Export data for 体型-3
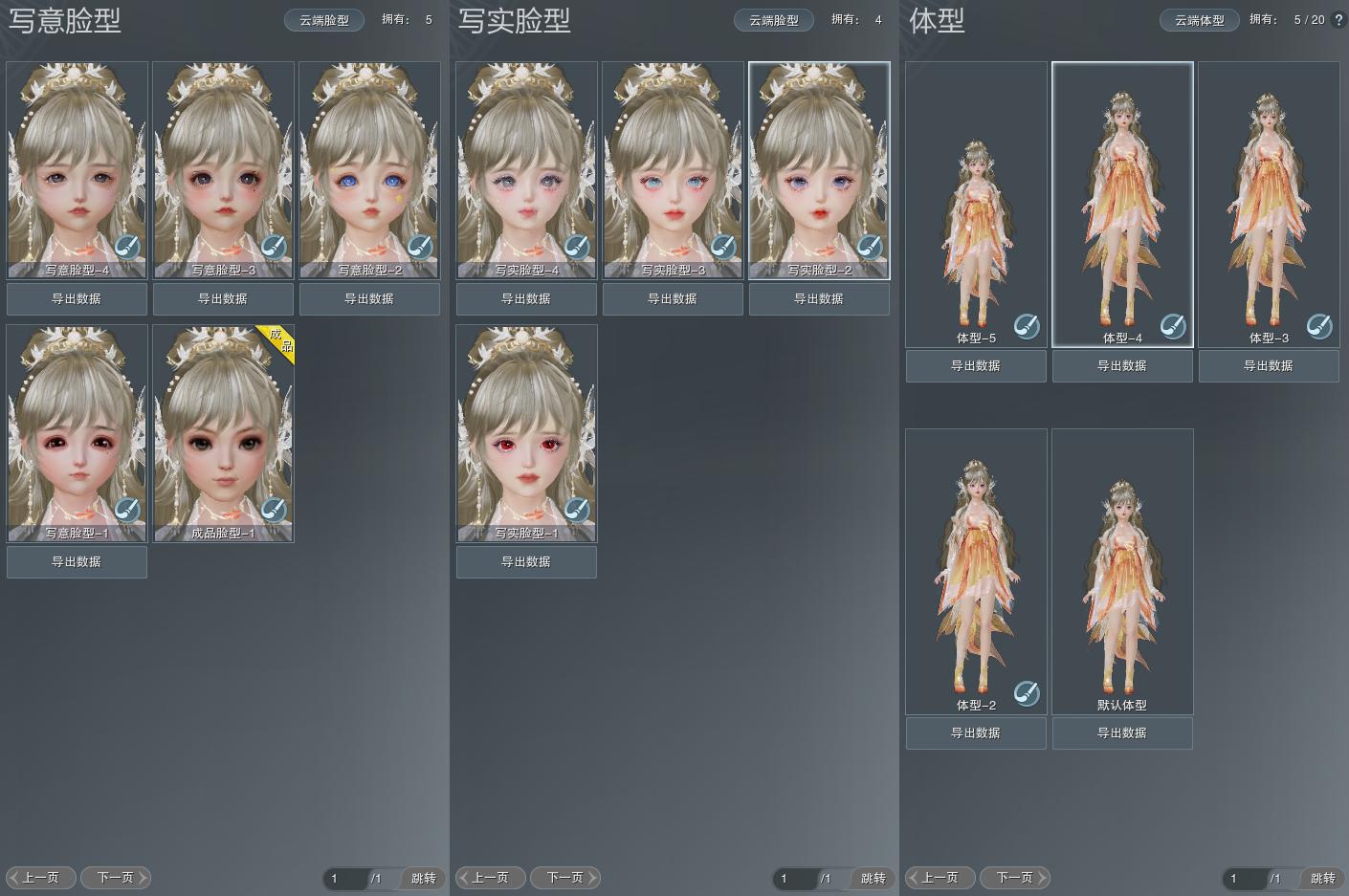 (1269, 366)
